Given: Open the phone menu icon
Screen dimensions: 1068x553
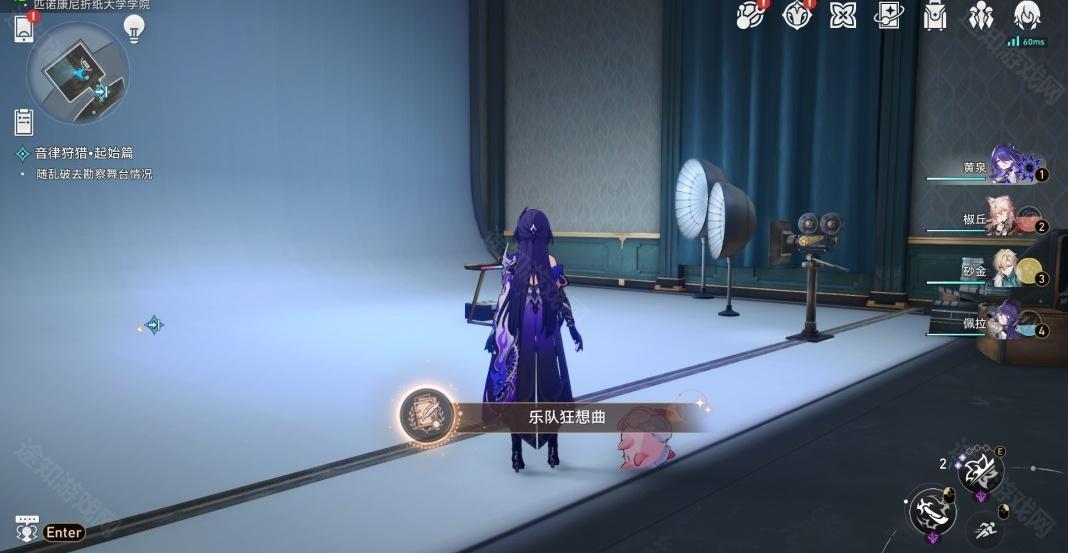Looking at the screenshot, I should (x=24, y=29).
